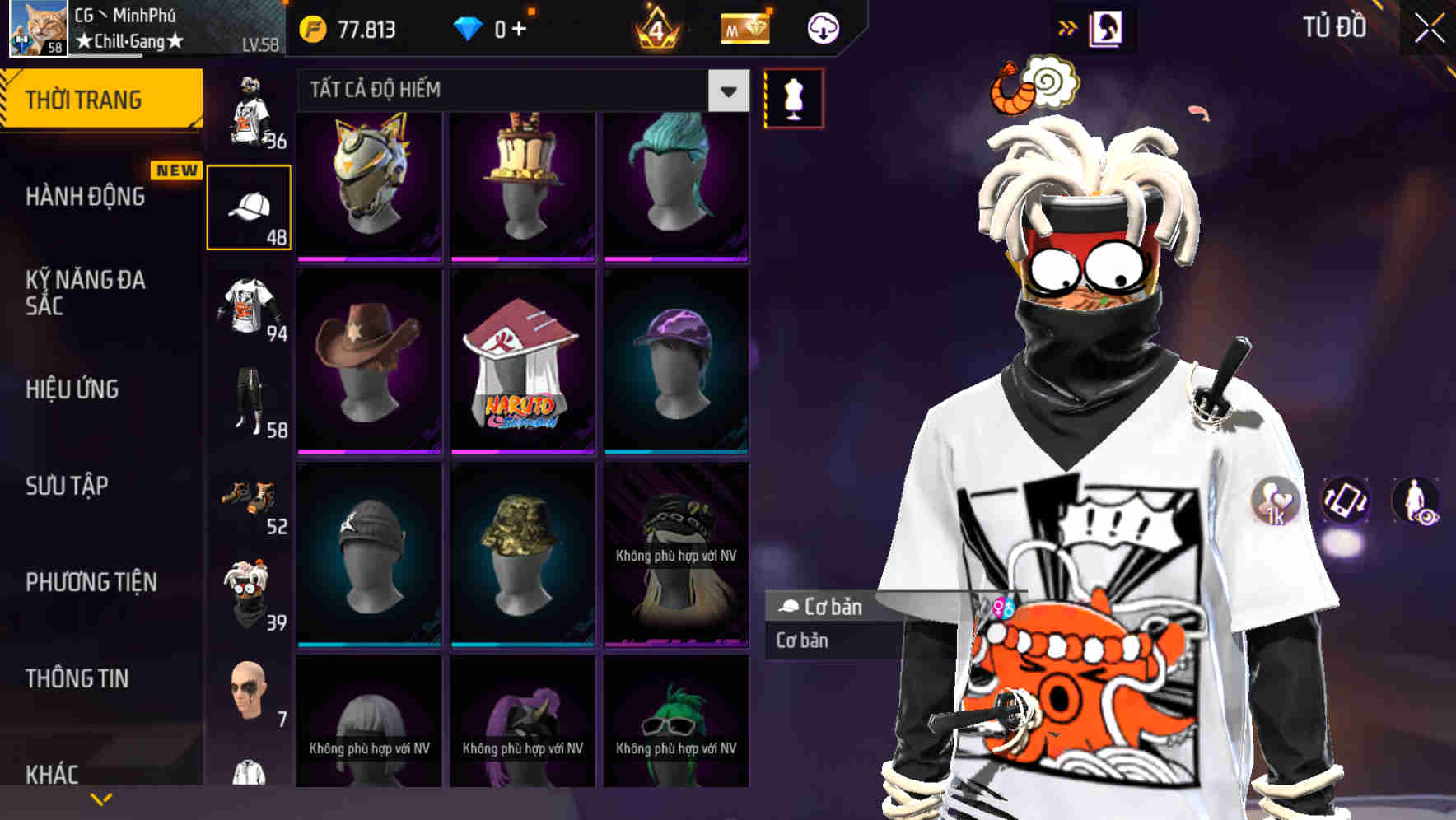Image resolution: width=1456 pixels, height=820 pixels.
Task: Collapse the double chevron next to the portrait icon
Action: 1067,26
